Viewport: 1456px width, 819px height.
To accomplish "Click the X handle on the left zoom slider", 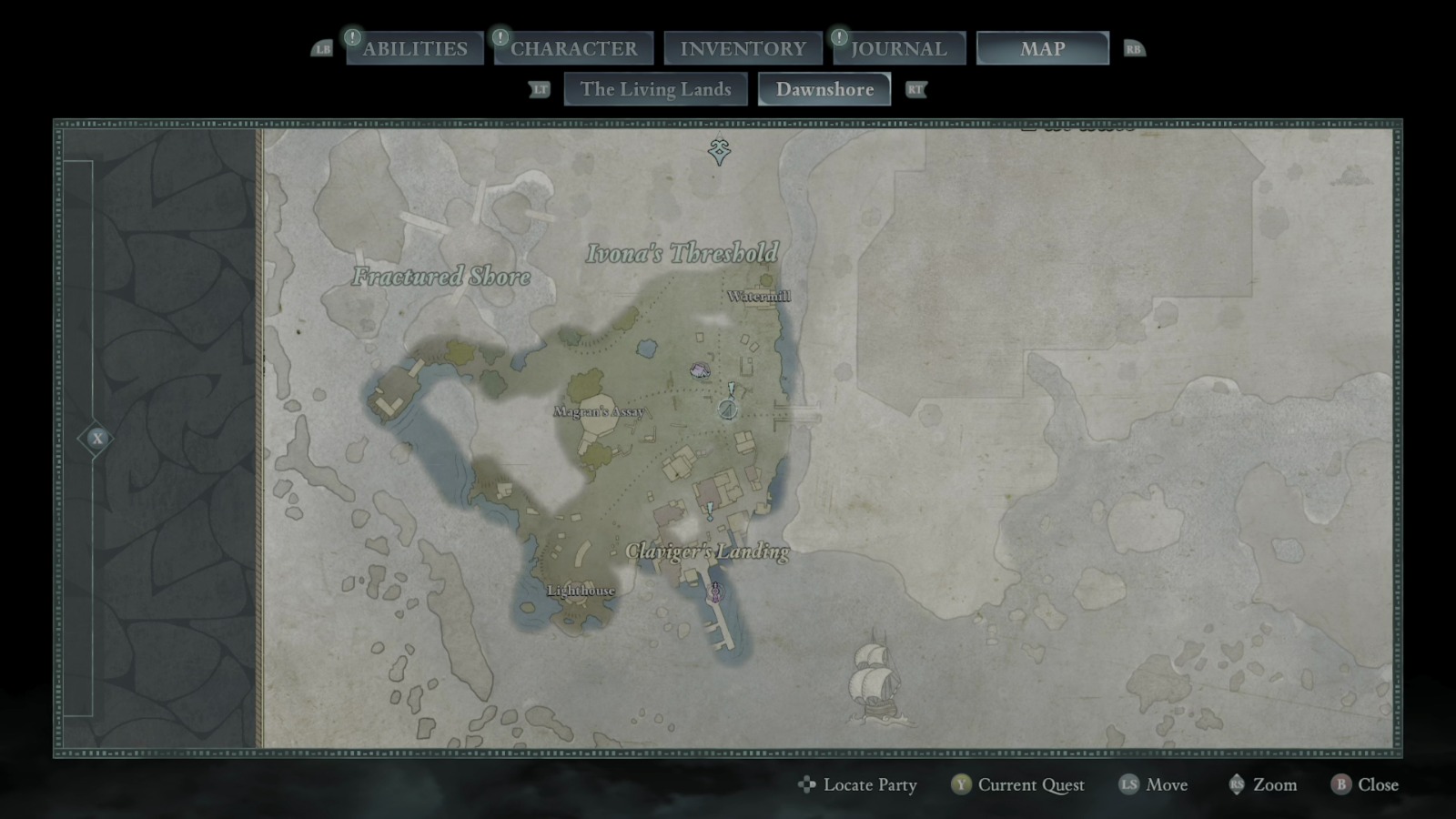I will tap(96, 438).
